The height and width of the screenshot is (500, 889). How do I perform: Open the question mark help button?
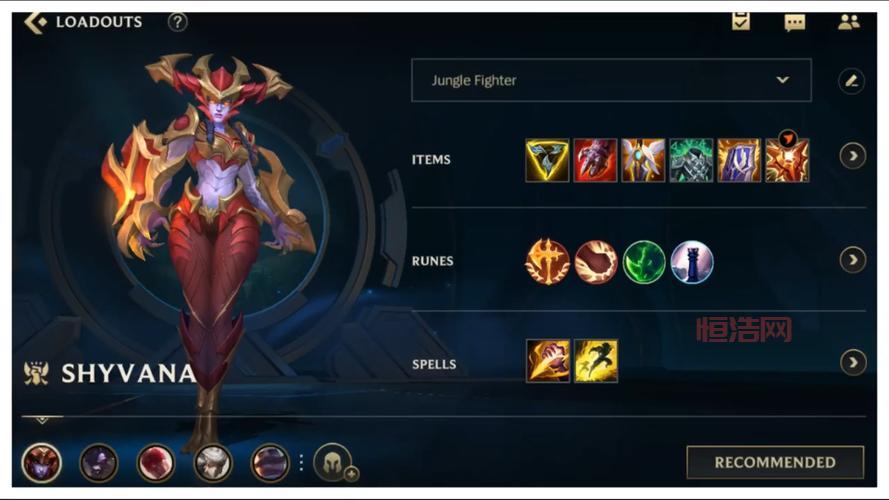tap(177, 22)
